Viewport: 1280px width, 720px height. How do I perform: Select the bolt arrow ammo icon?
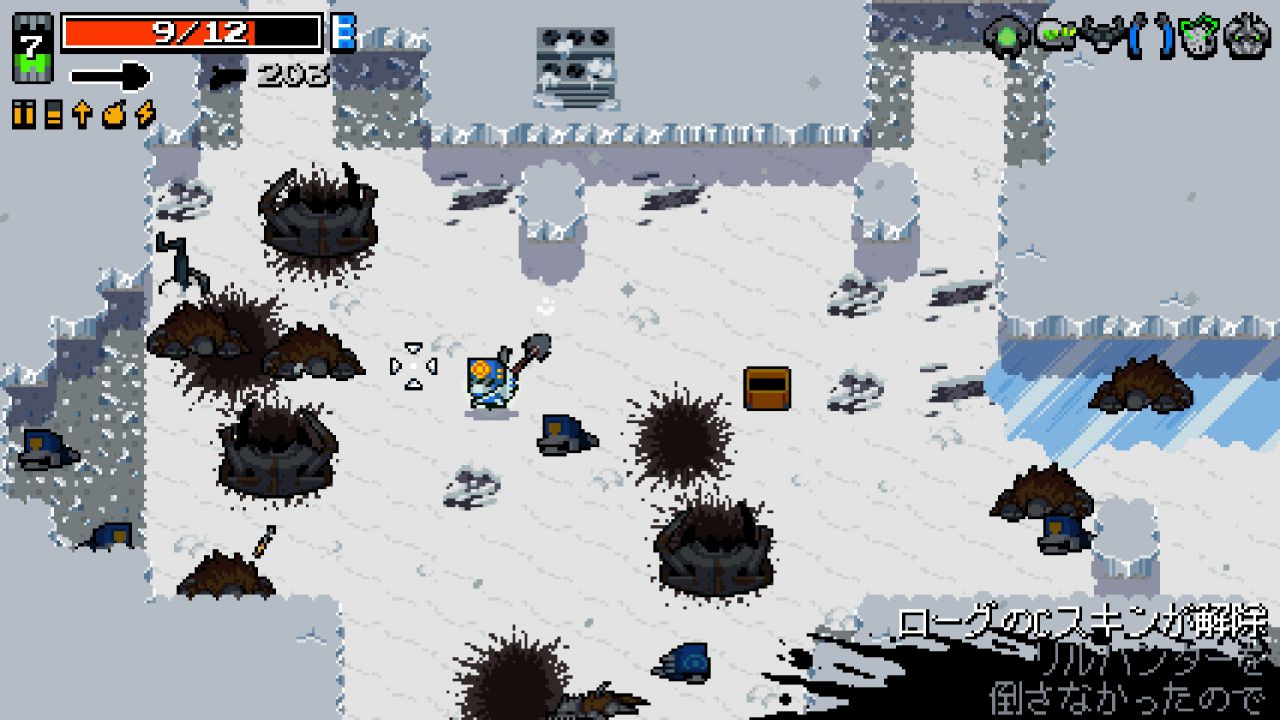click(82, 115)
